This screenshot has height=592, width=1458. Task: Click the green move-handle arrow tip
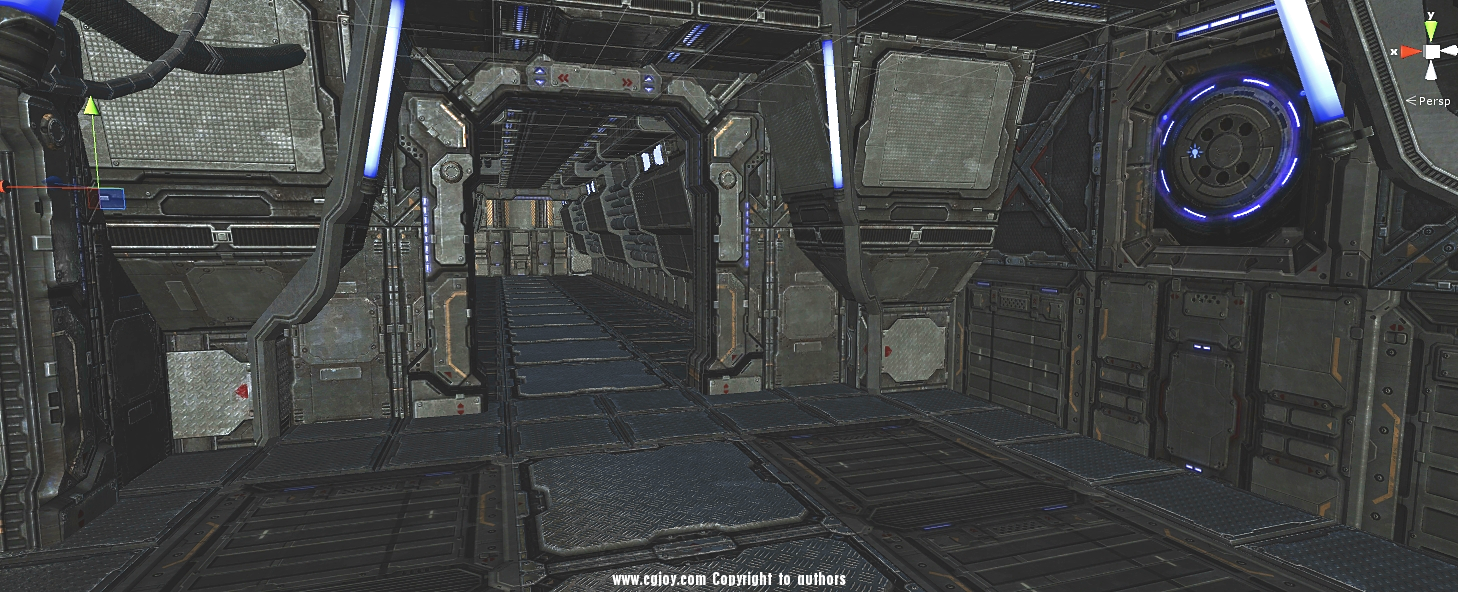pos(91,105)
